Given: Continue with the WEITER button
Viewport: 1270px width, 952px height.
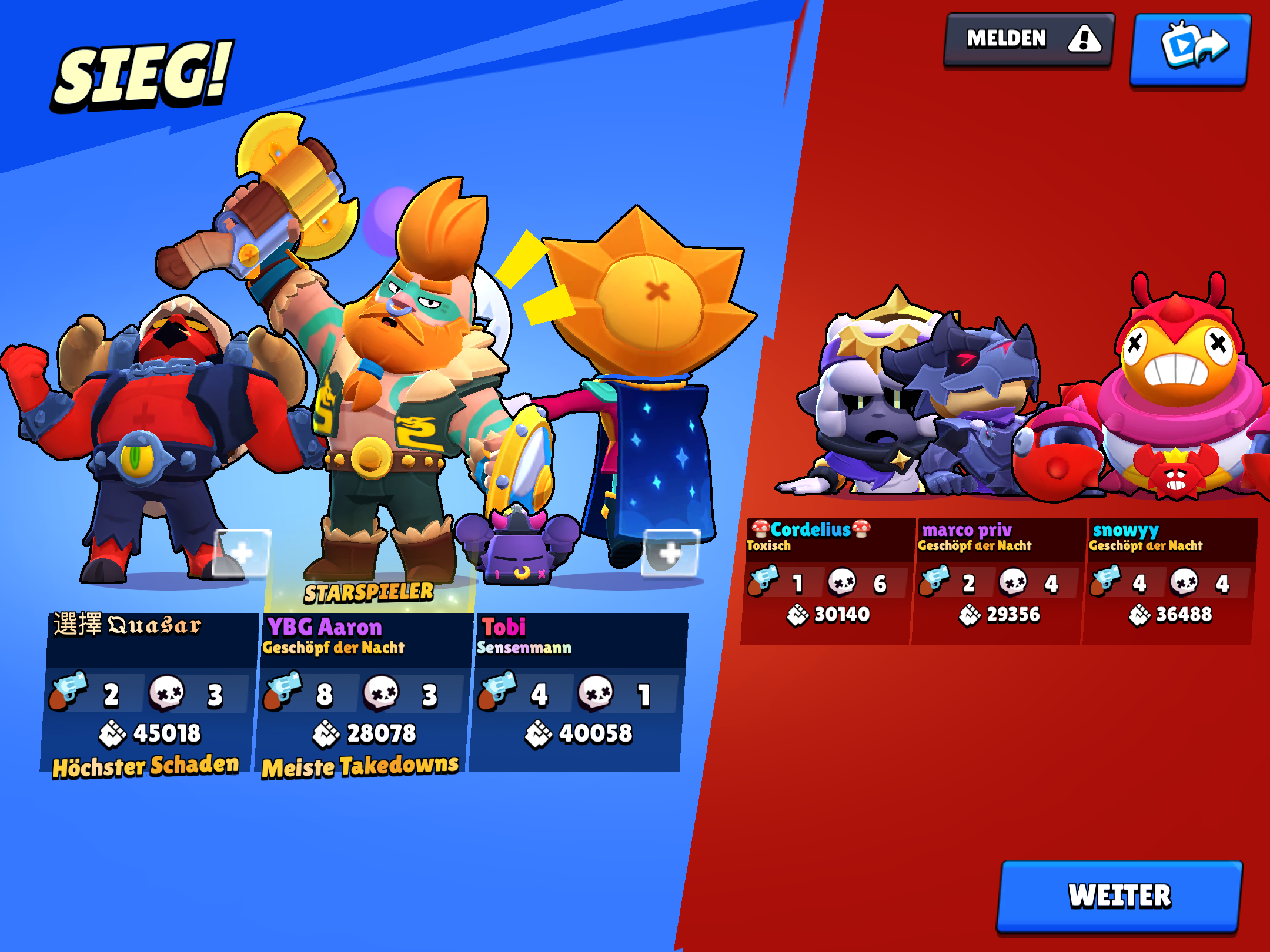Looking at the screenshot, I should coord(1119,896).
